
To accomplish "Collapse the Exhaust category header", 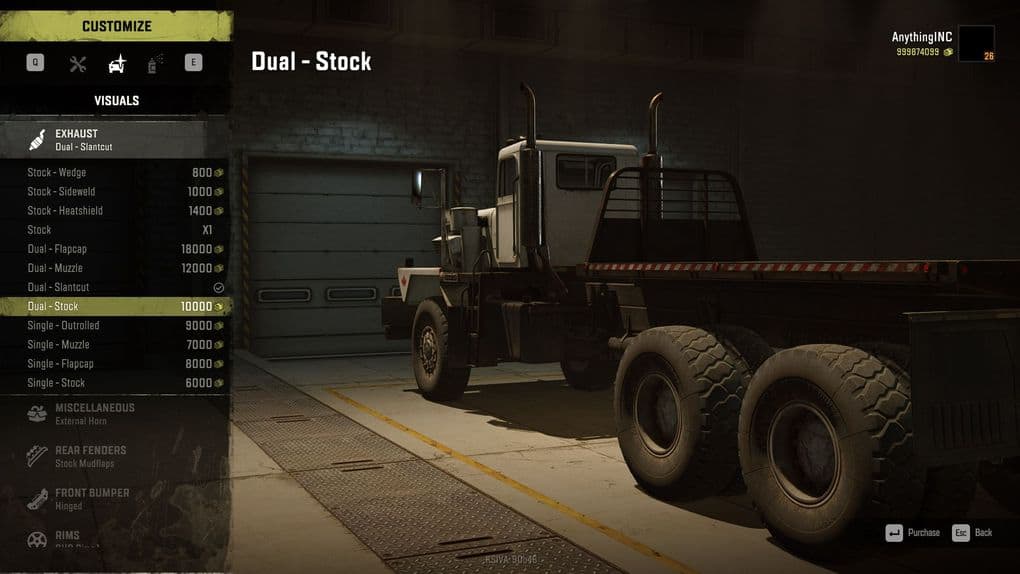I will (116, 139).
